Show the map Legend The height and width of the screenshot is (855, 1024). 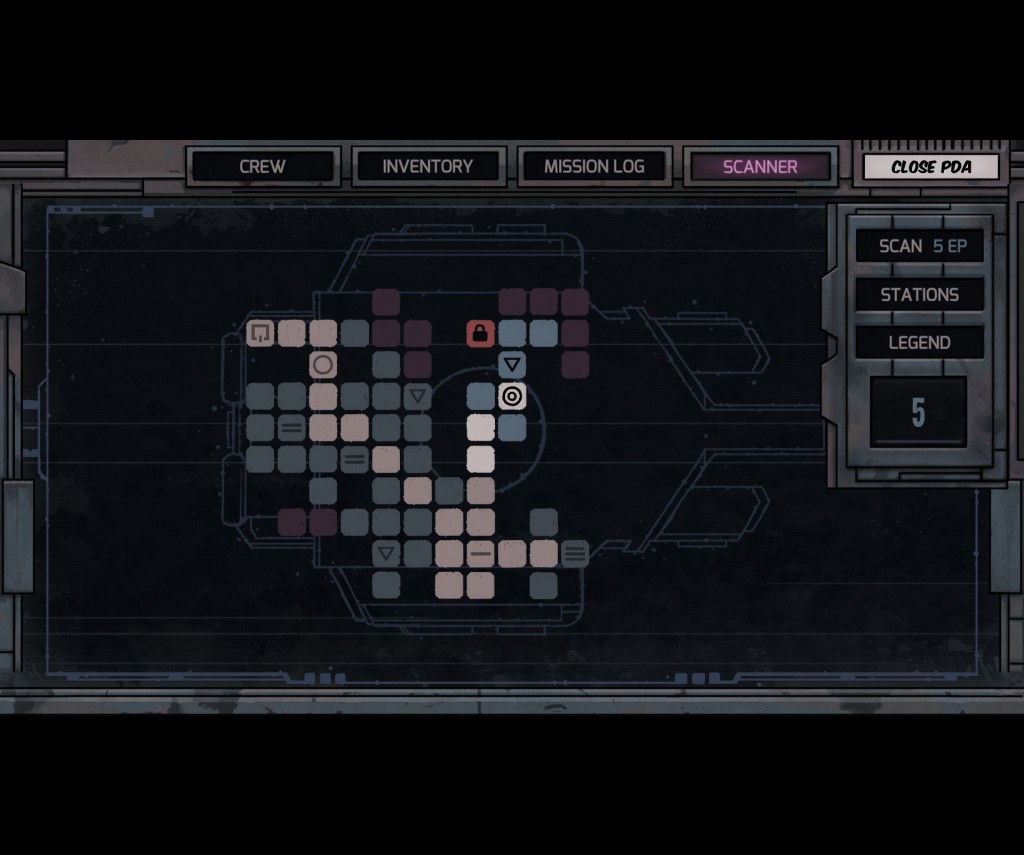pos(920,342)
